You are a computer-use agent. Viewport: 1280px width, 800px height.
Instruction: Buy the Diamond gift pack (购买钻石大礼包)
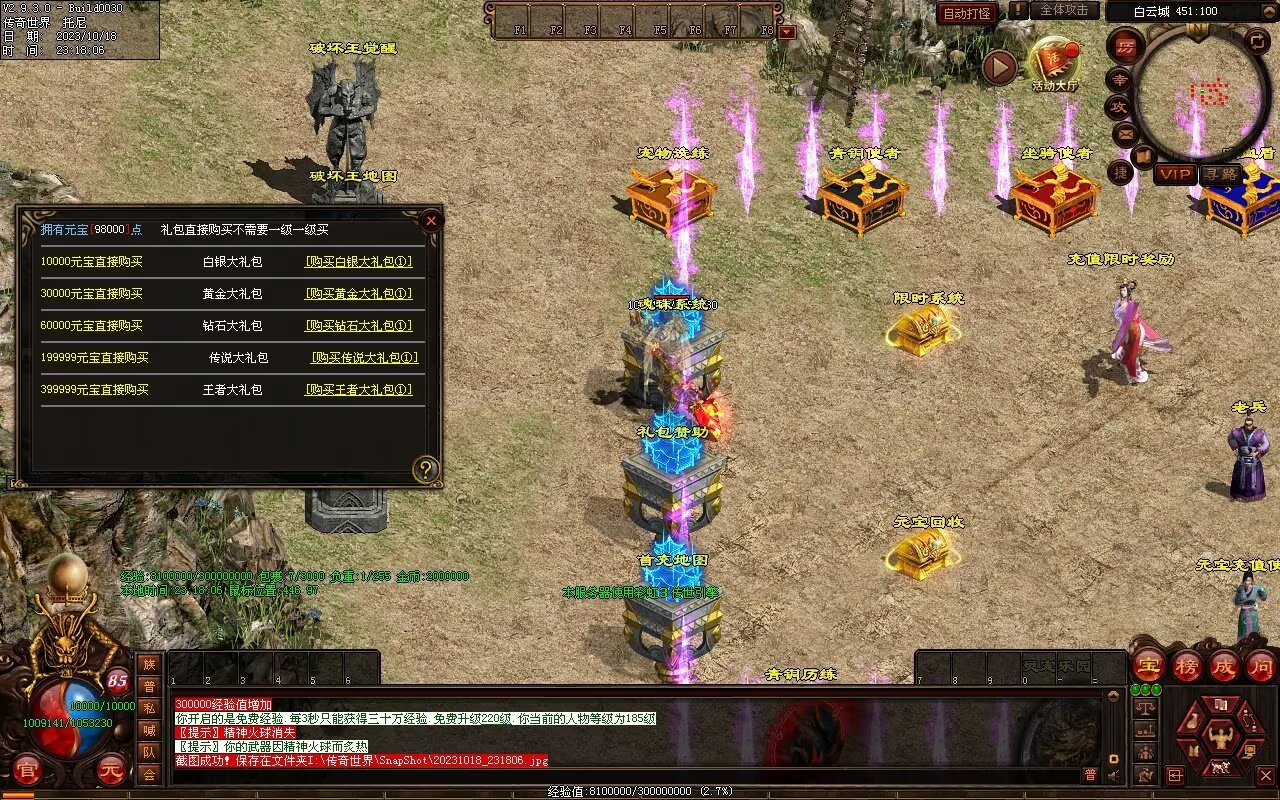coord(358,326)
